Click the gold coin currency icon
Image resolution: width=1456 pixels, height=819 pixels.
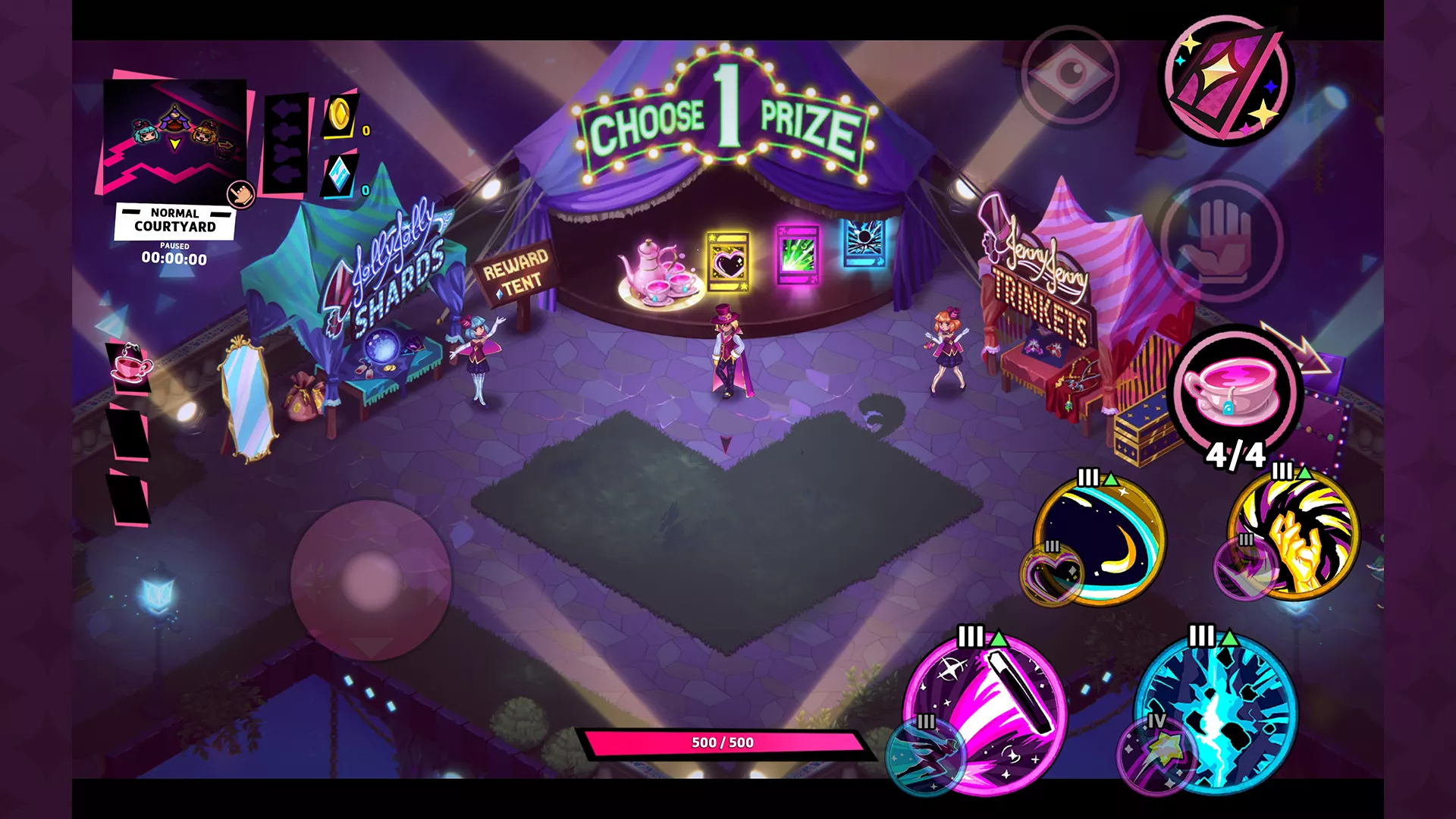(x=340, y=116)
